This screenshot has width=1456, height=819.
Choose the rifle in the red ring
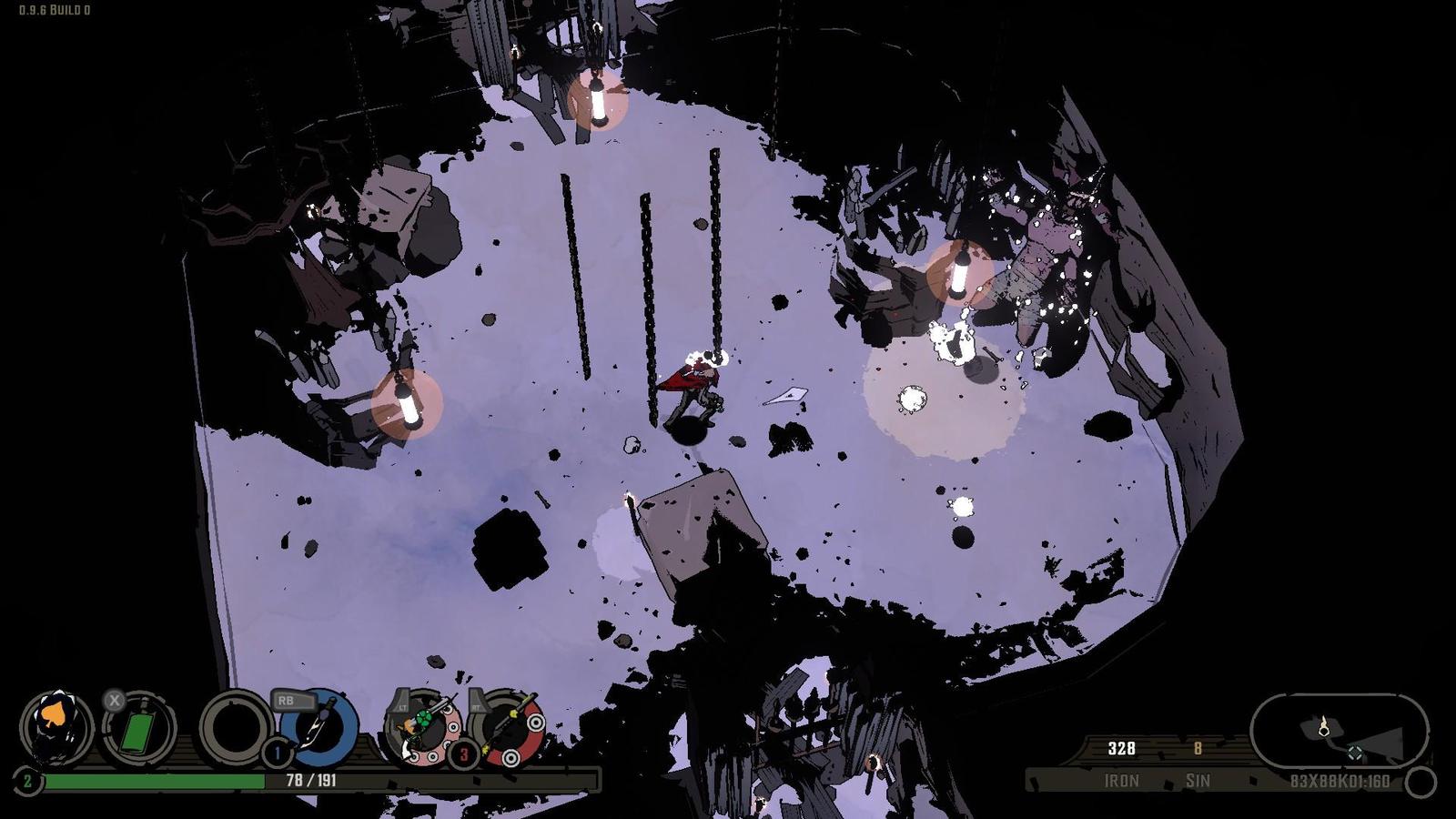508,728
